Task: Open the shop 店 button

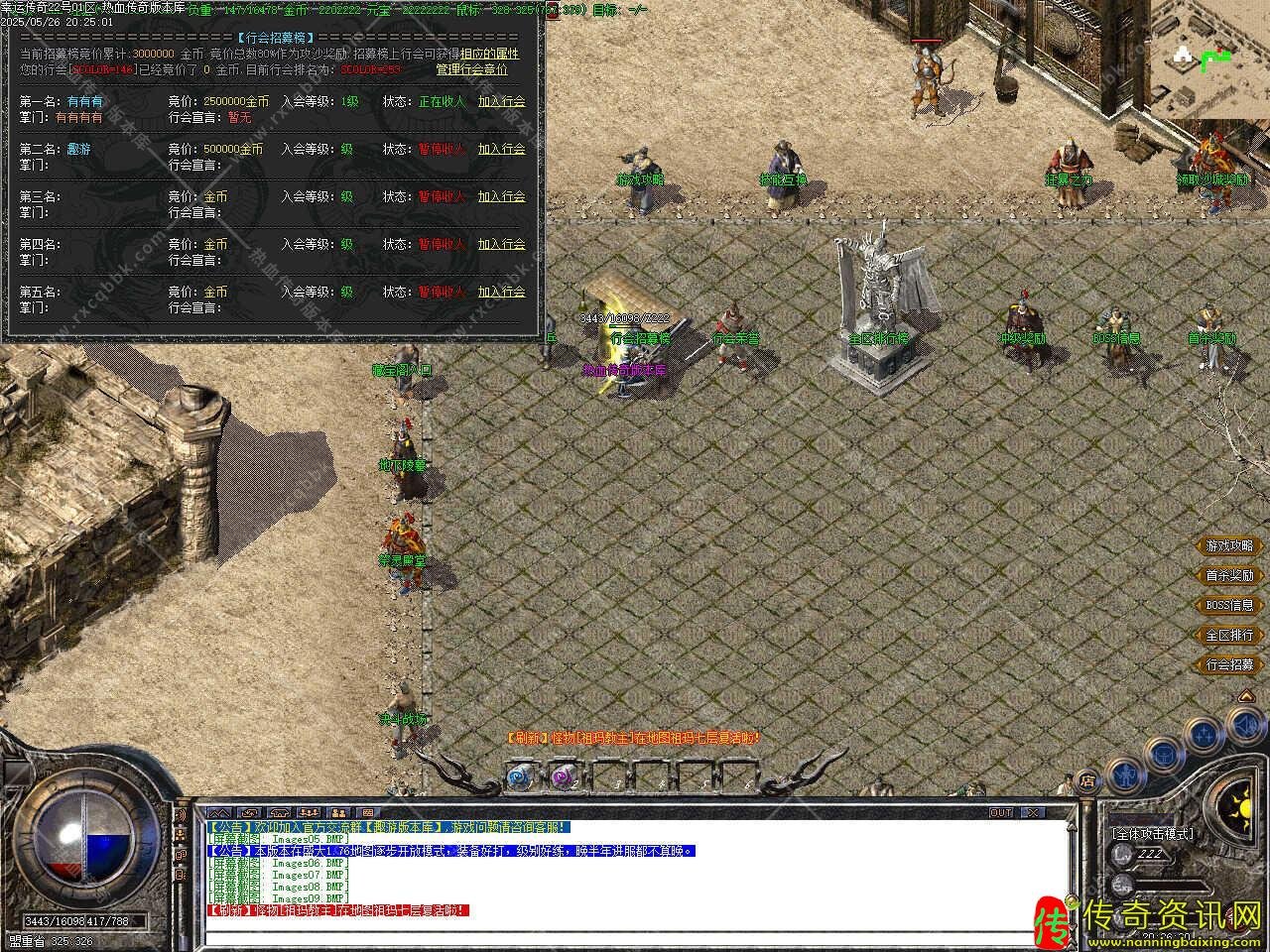Action: coord(1087,781)
